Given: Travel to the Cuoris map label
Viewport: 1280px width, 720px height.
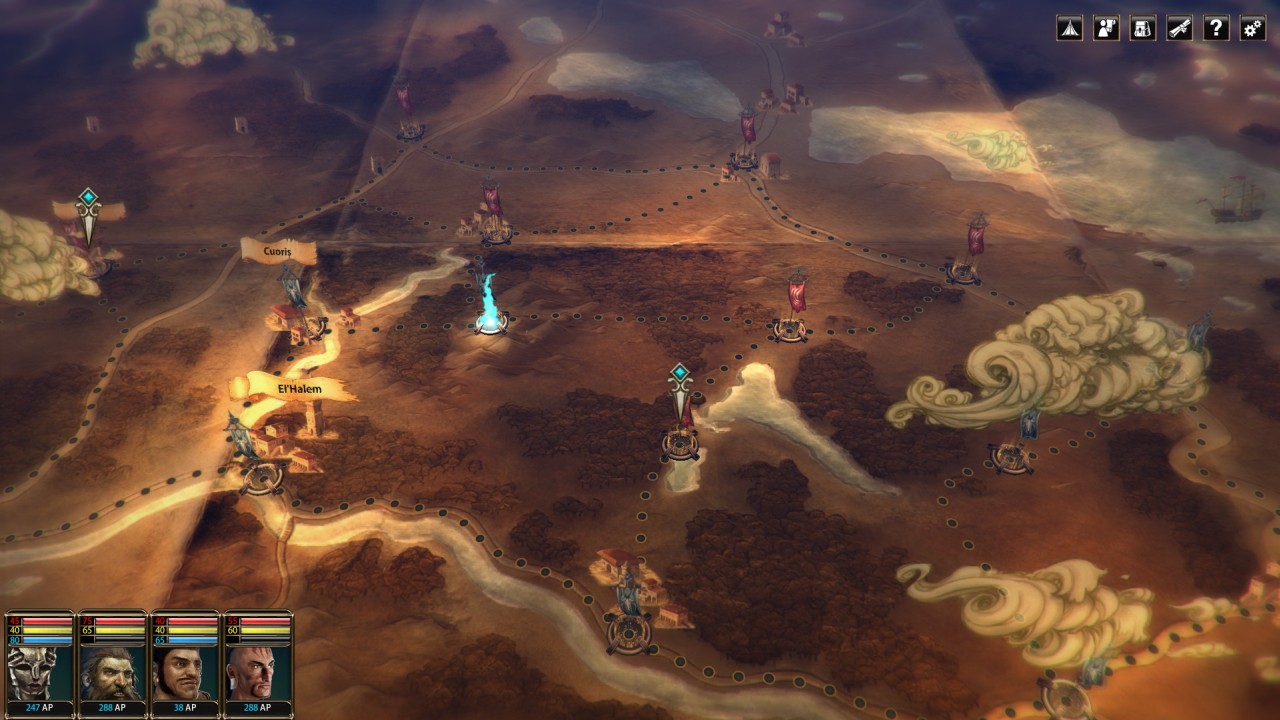Looking at the screenshot, I should point(278,252).
